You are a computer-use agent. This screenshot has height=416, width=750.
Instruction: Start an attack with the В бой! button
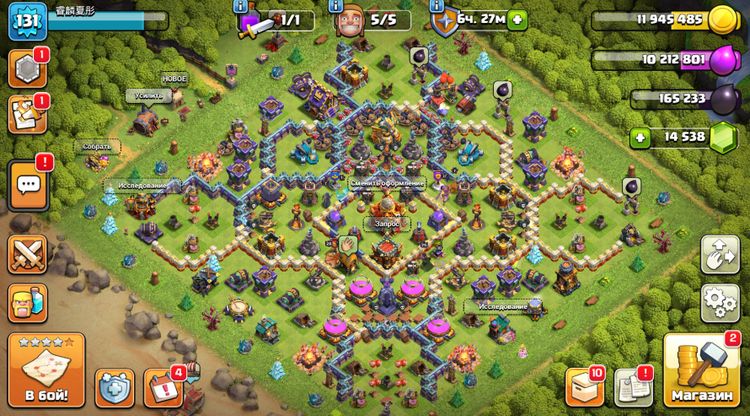46,372
